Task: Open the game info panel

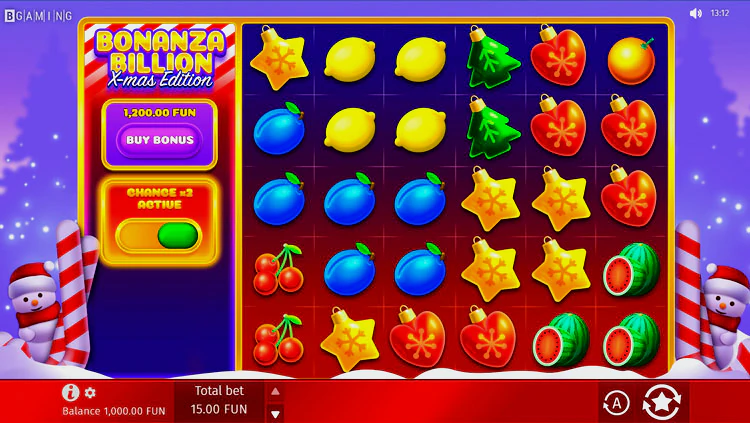Action: coord(70,392)
